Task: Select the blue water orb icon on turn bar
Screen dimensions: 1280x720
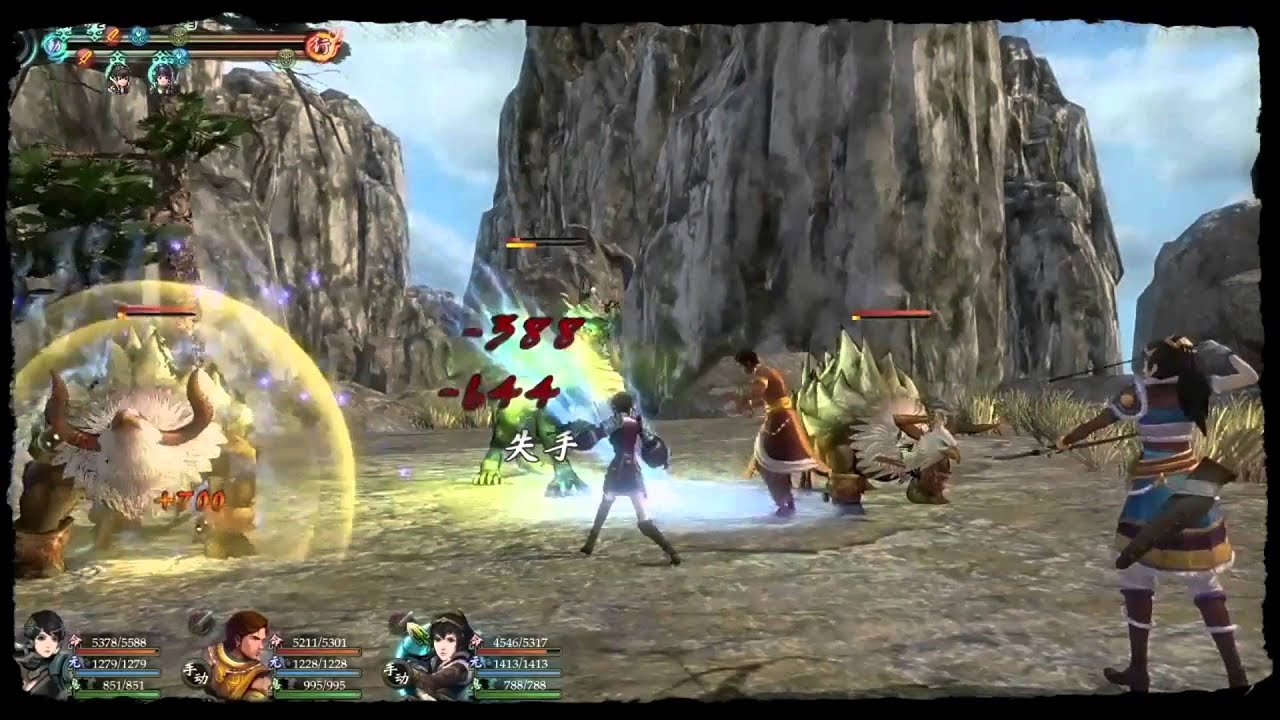Action: 138,35
